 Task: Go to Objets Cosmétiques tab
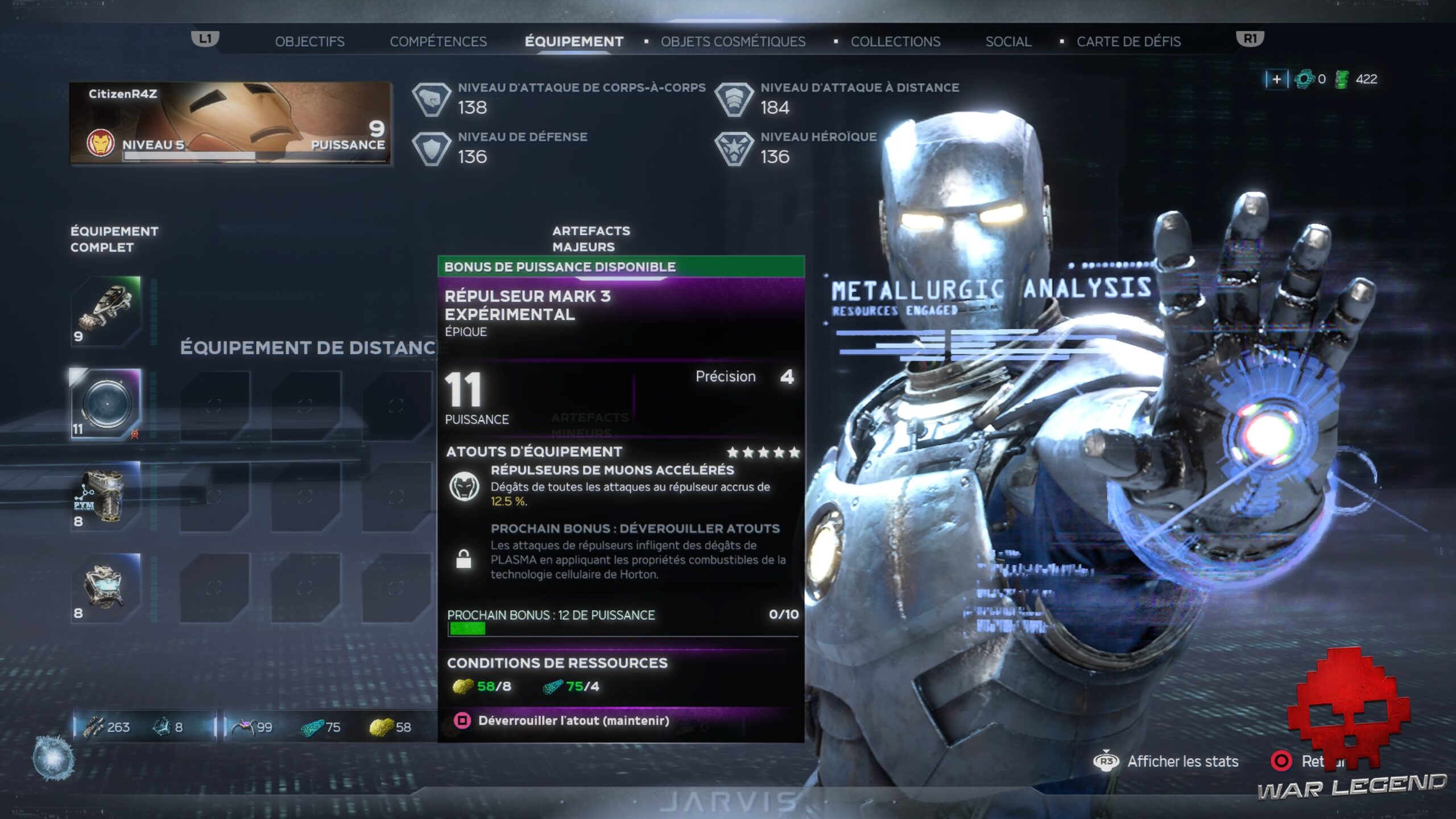click(733, 42)
